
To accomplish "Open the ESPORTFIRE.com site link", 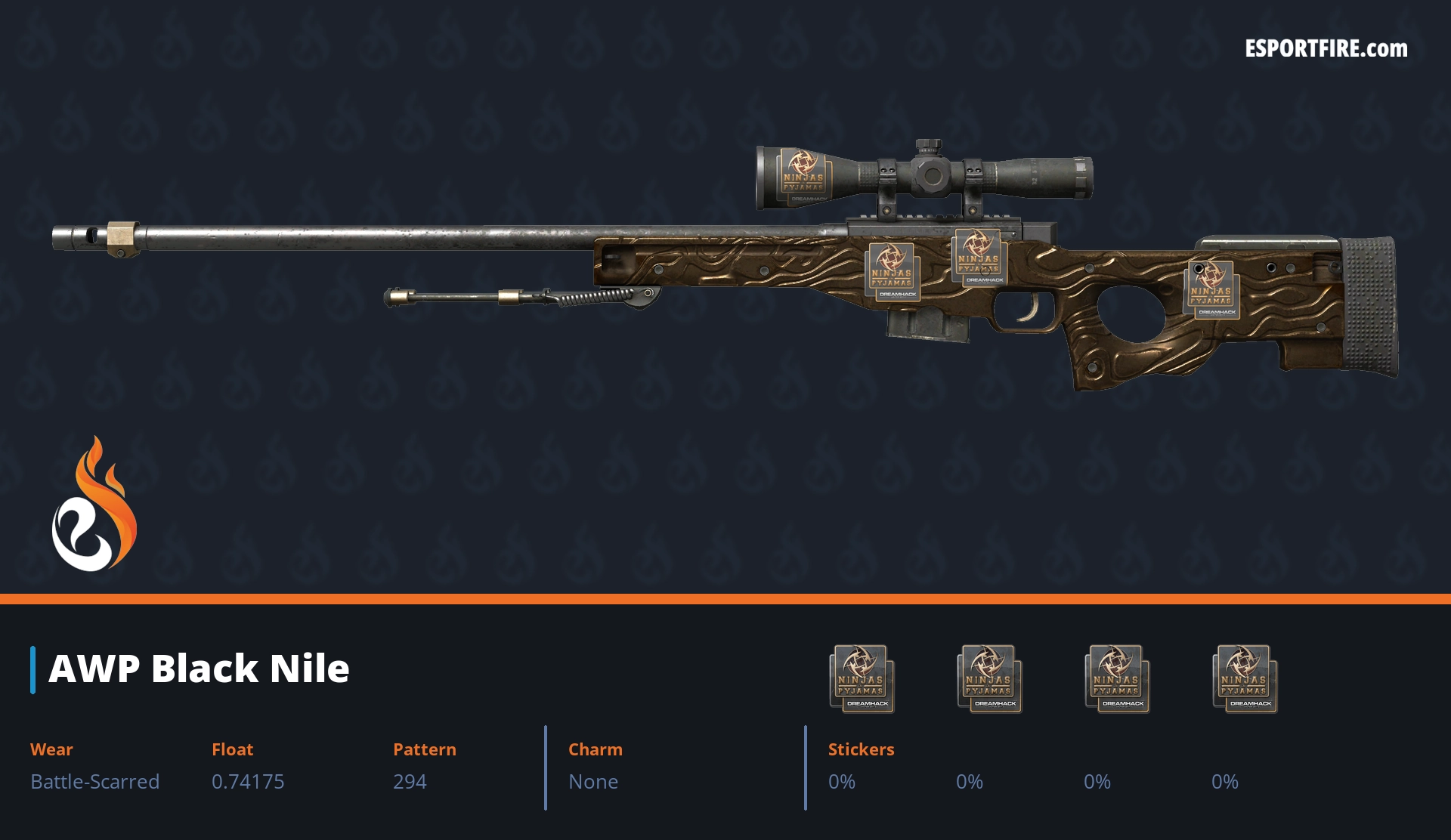I will coord(1326,49).
